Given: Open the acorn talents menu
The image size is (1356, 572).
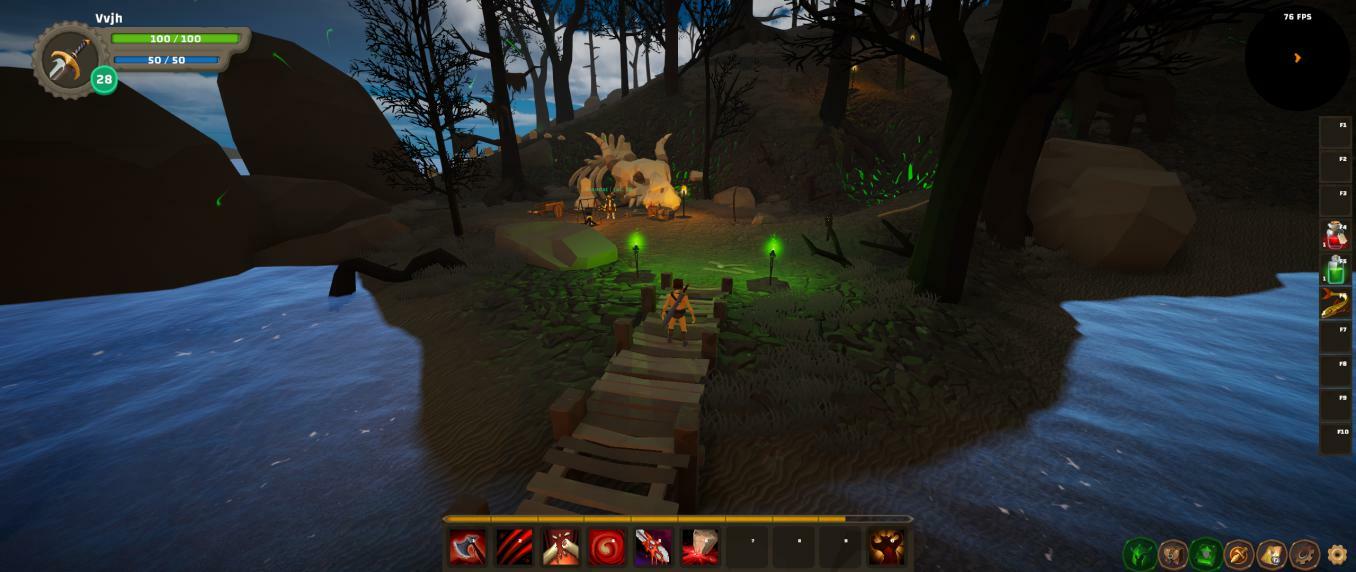Looking at the screenshot, I should (1239, 554).
